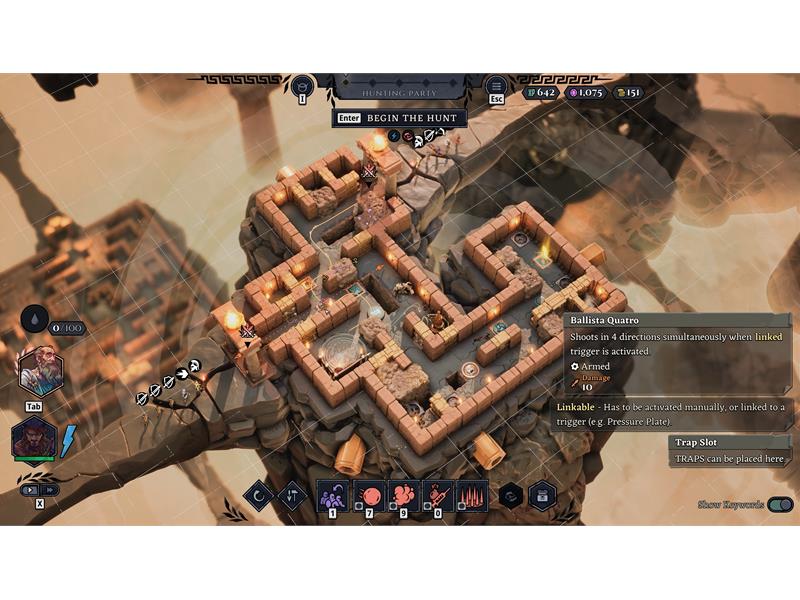
Task: Open the menu via the hamburger icon
Action: pyautogui.click(x=495, y=87)
